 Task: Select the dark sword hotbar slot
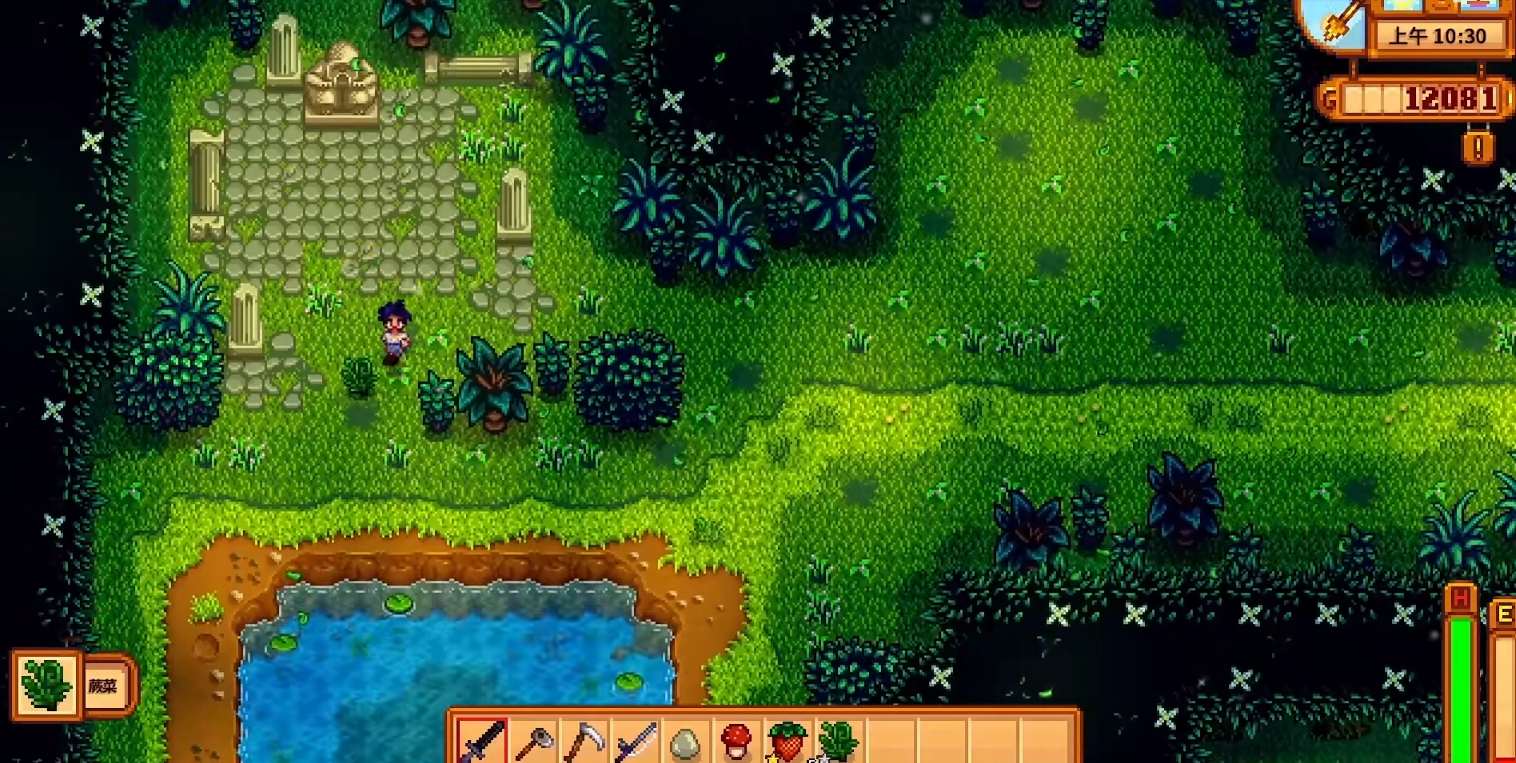[x=482, y=742]
